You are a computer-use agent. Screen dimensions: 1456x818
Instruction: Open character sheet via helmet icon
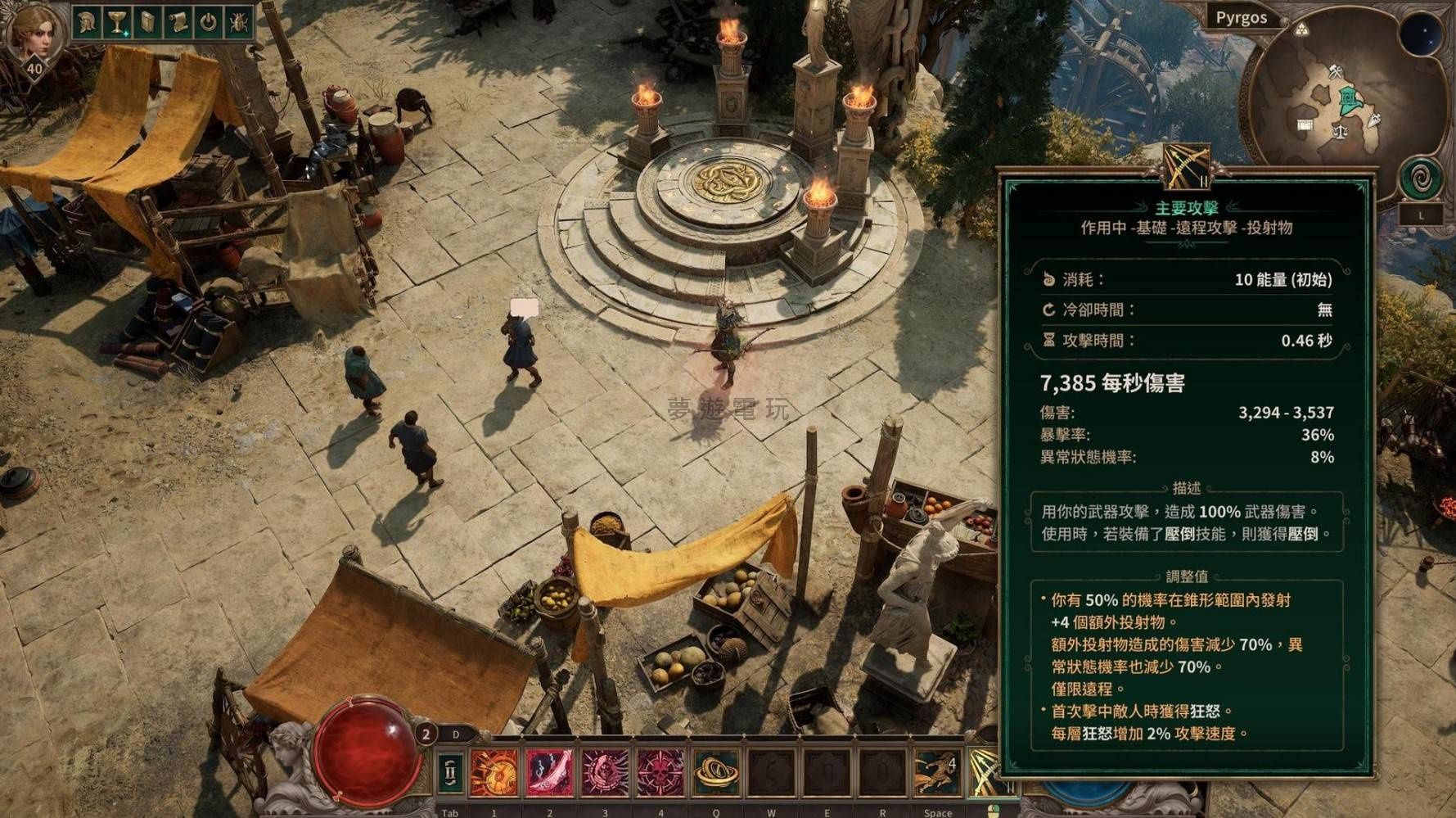click(x=88, y=22)
